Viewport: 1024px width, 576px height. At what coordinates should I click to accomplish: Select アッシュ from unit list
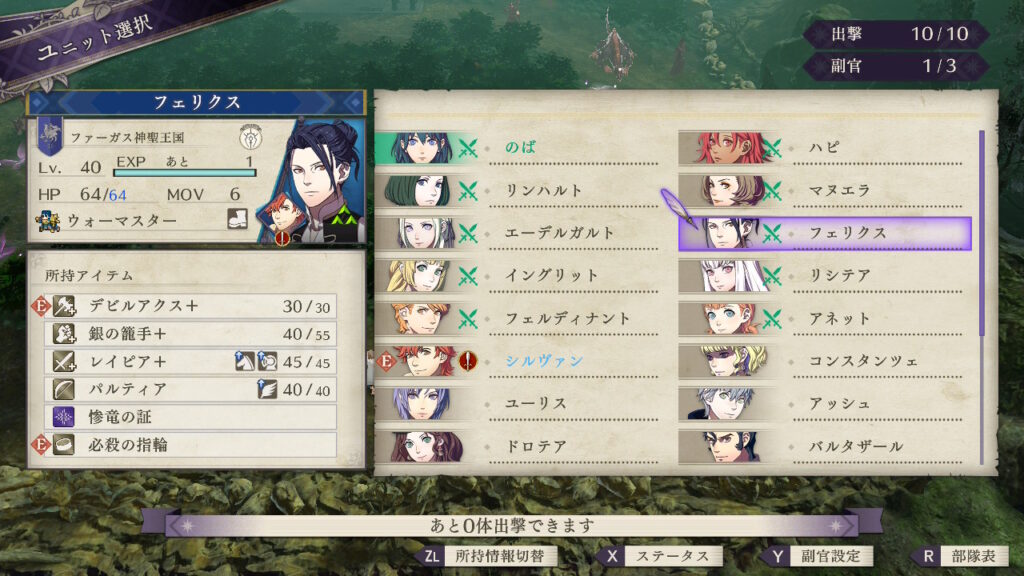pyautogui.click(x=824, y=404)
